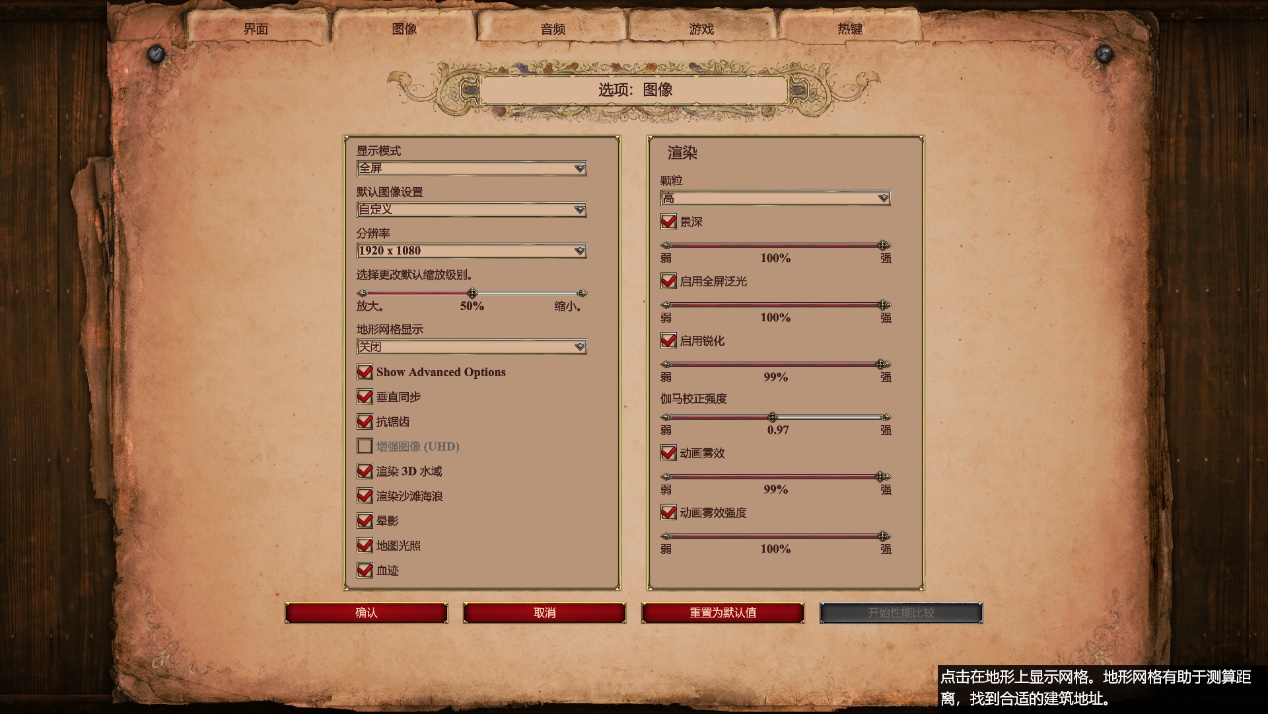Uncheck the 抗锯齿 option
The image size is (1268, 714).
point(365,422)
